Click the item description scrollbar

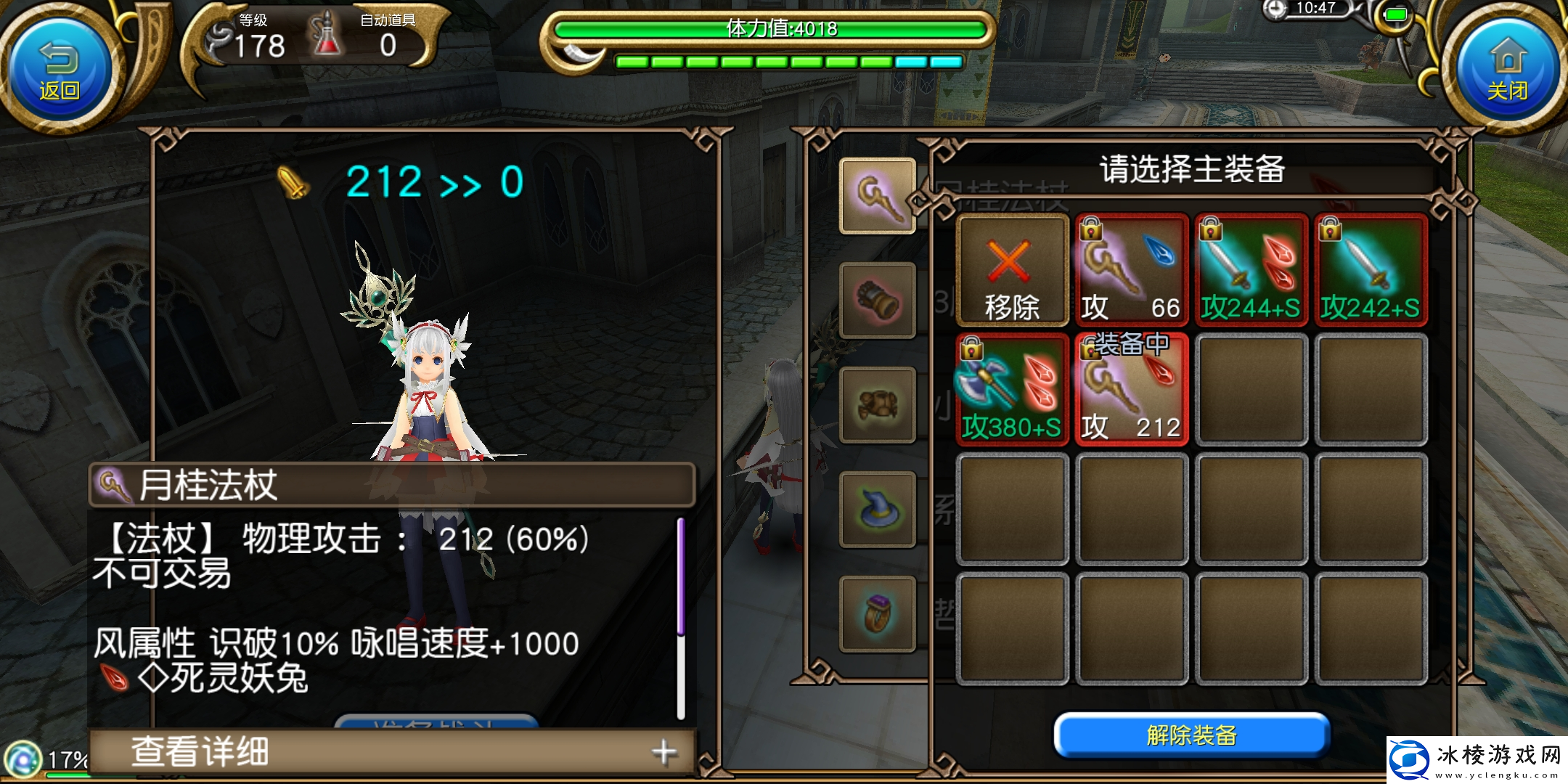(680, 617)
